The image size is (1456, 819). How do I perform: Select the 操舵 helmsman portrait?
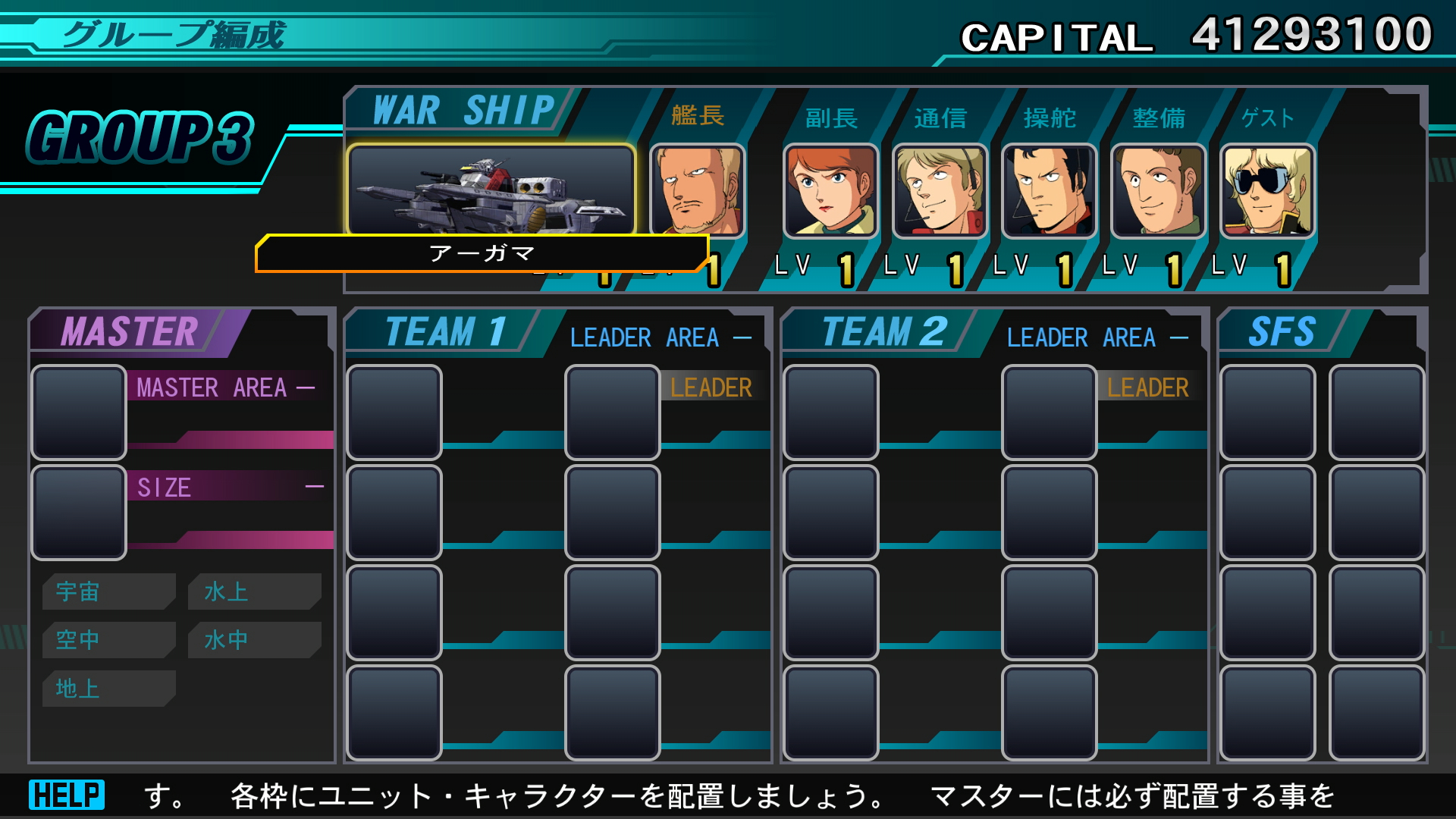[1050, 191]
